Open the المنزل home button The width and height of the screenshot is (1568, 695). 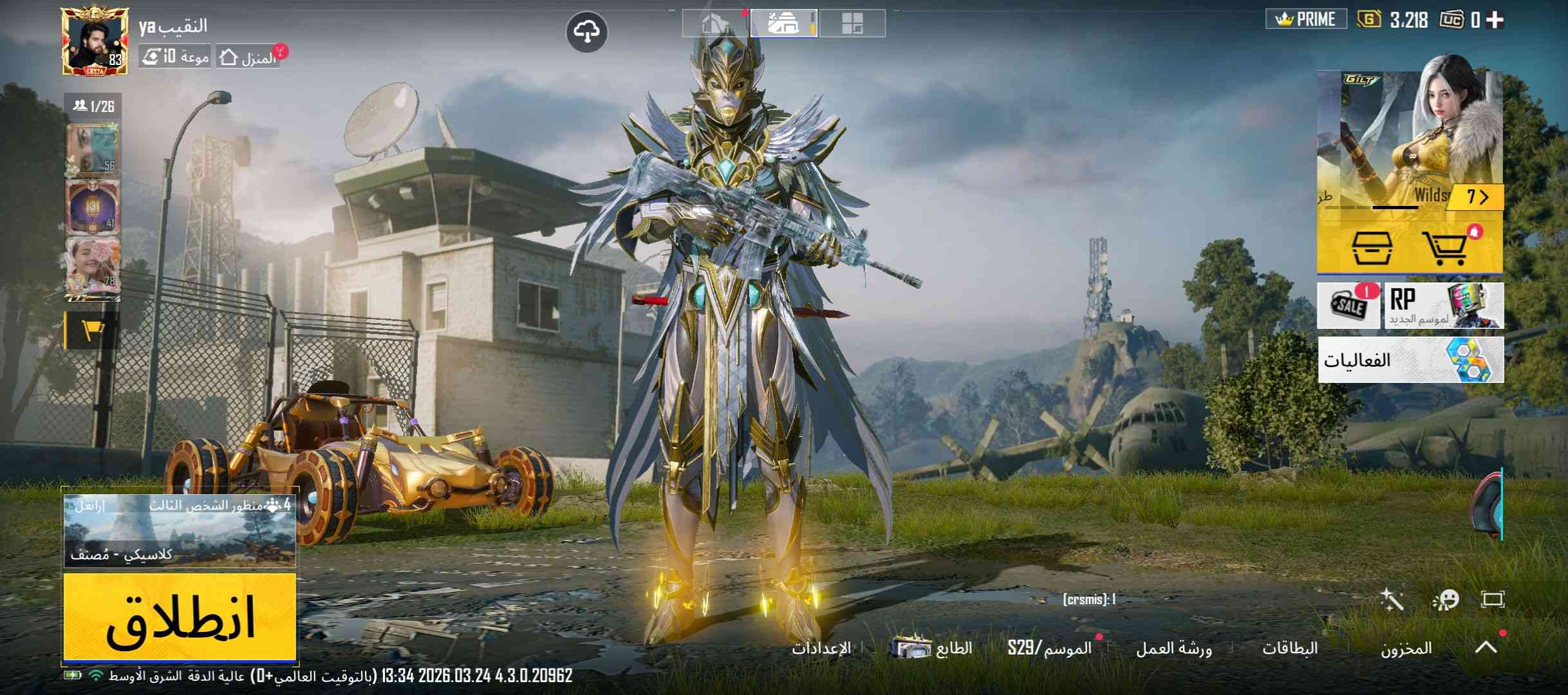click(x=248, y=58)
